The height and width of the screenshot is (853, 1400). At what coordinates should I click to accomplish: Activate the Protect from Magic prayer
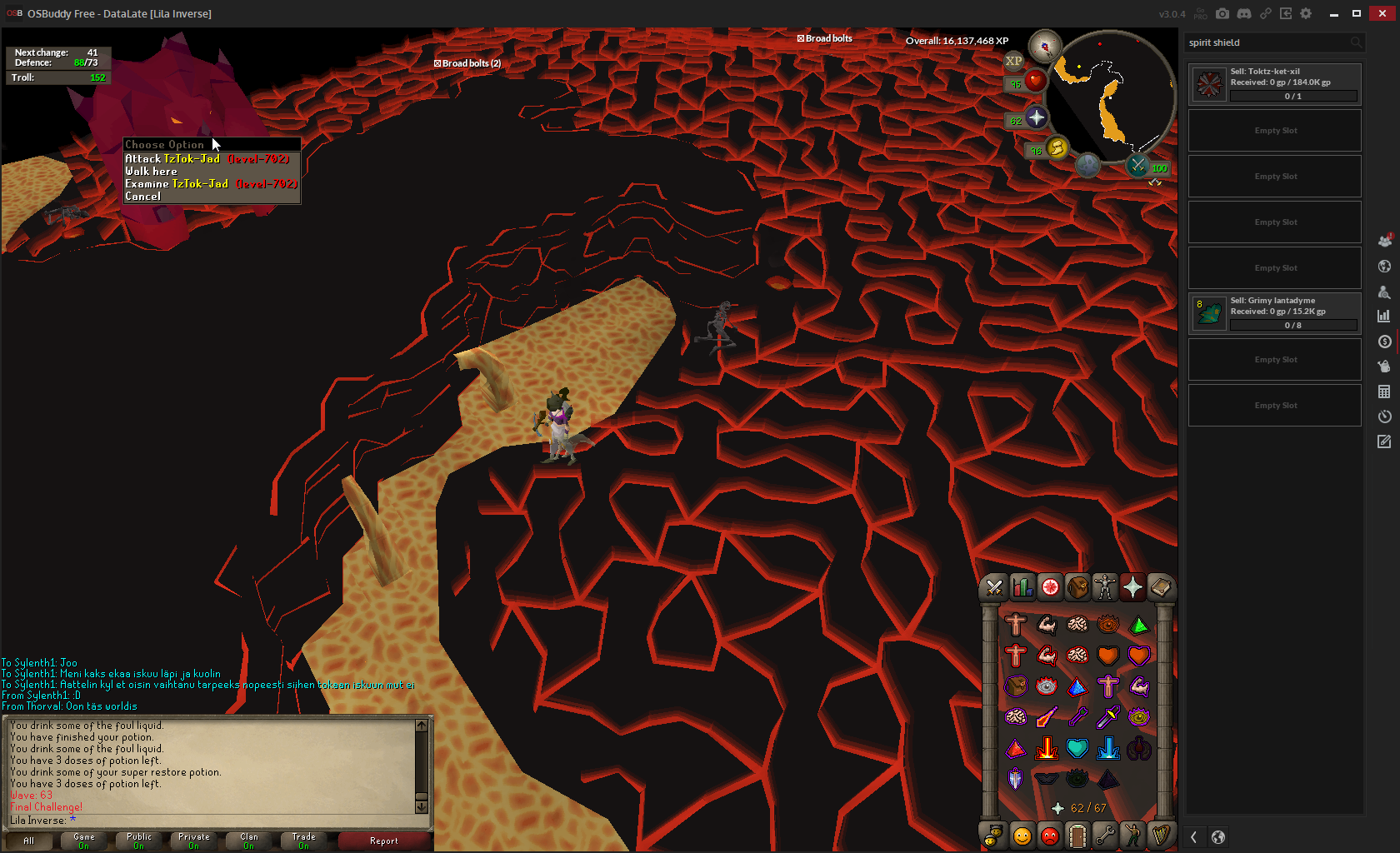tap(1047, 717)
